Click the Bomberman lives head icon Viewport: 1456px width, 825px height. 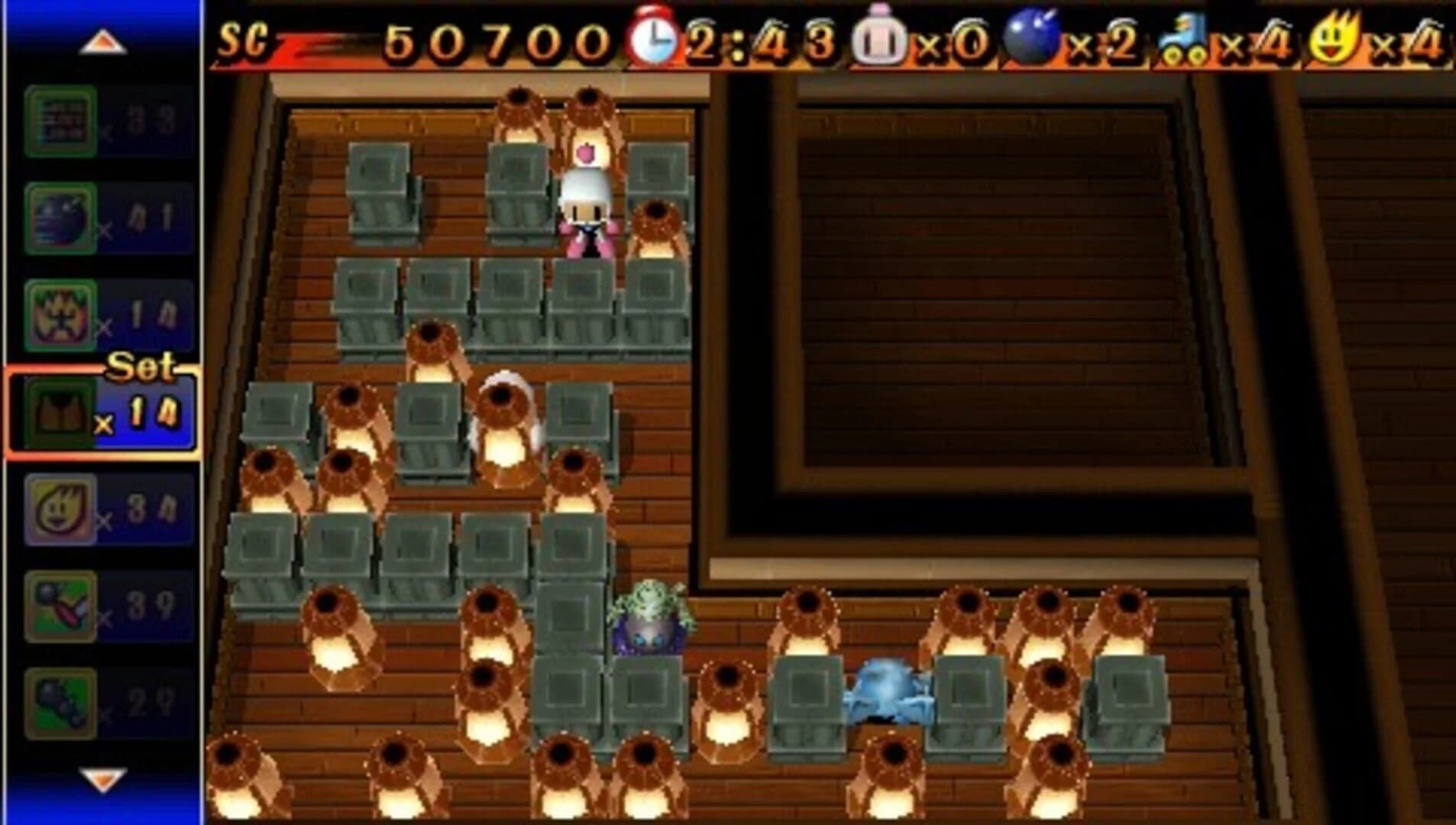tap(880, 37)
